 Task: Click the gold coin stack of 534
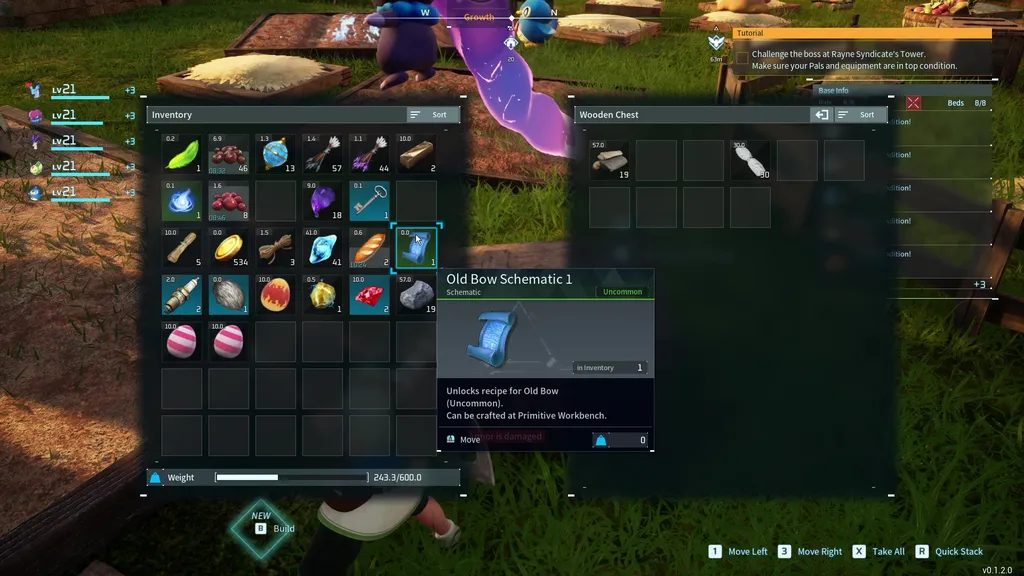tap(229, 248)
